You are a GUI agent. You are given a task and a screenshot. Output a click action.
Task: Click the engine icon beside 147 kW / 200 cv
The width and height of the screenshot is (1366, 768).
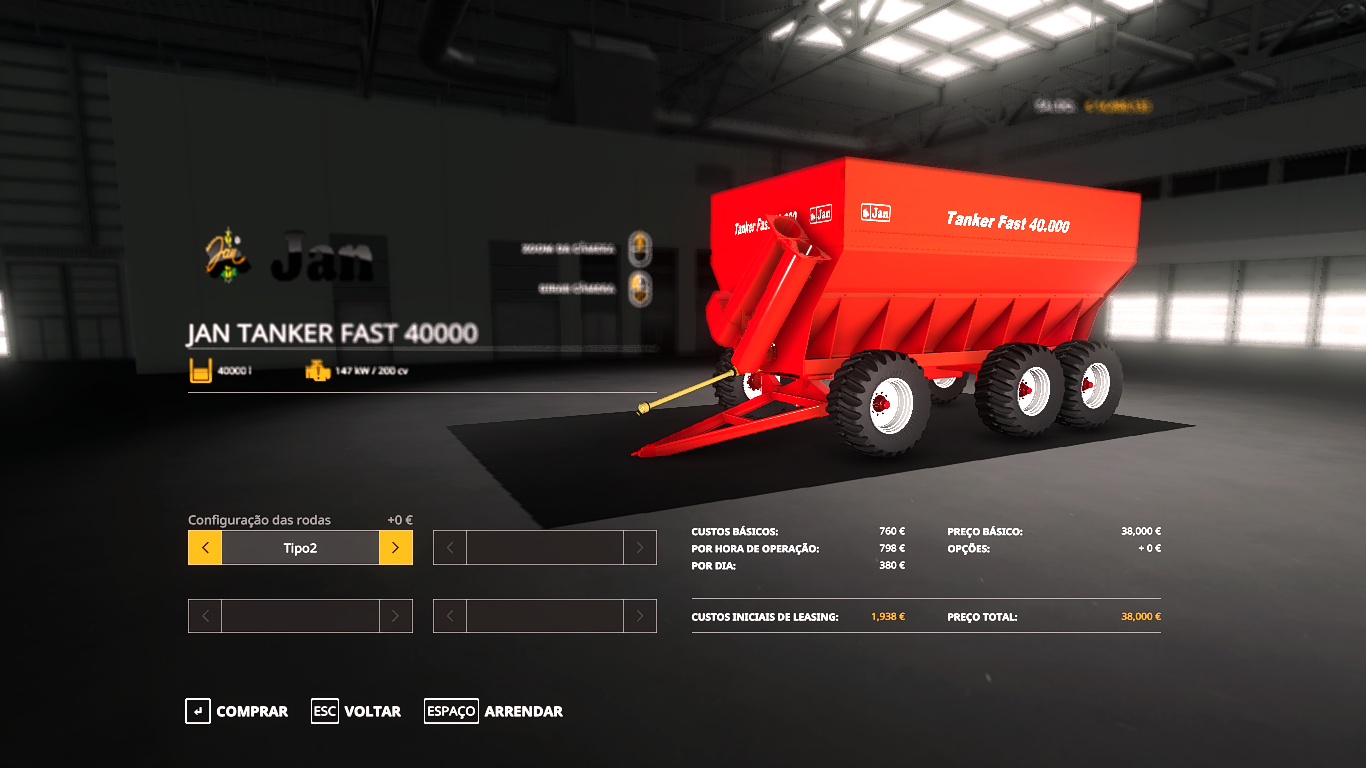[x=317, y=371]
